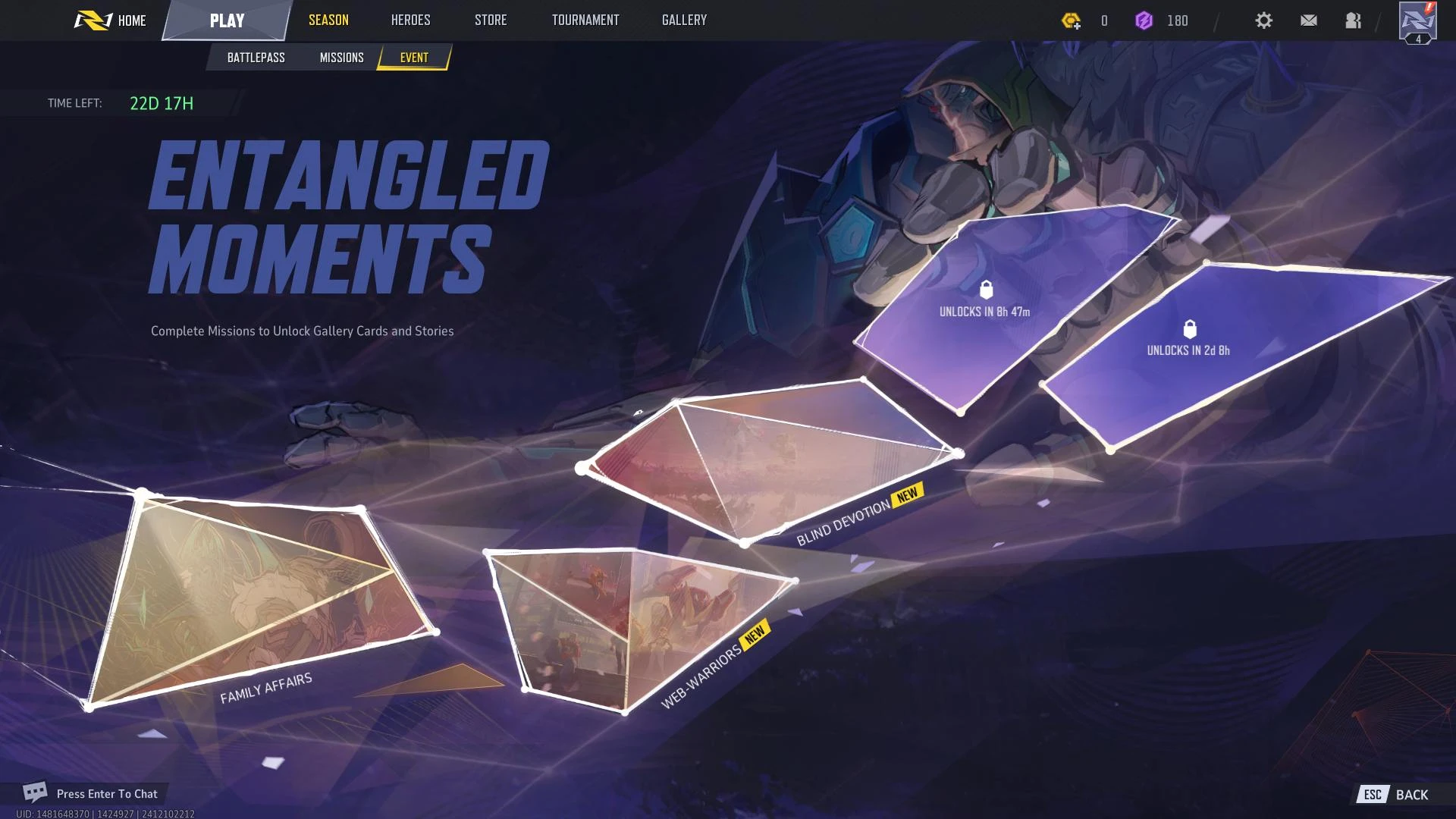This screenshot has height=819, width=1456.
Task: Open the Heroes menu
Action: 410,20
